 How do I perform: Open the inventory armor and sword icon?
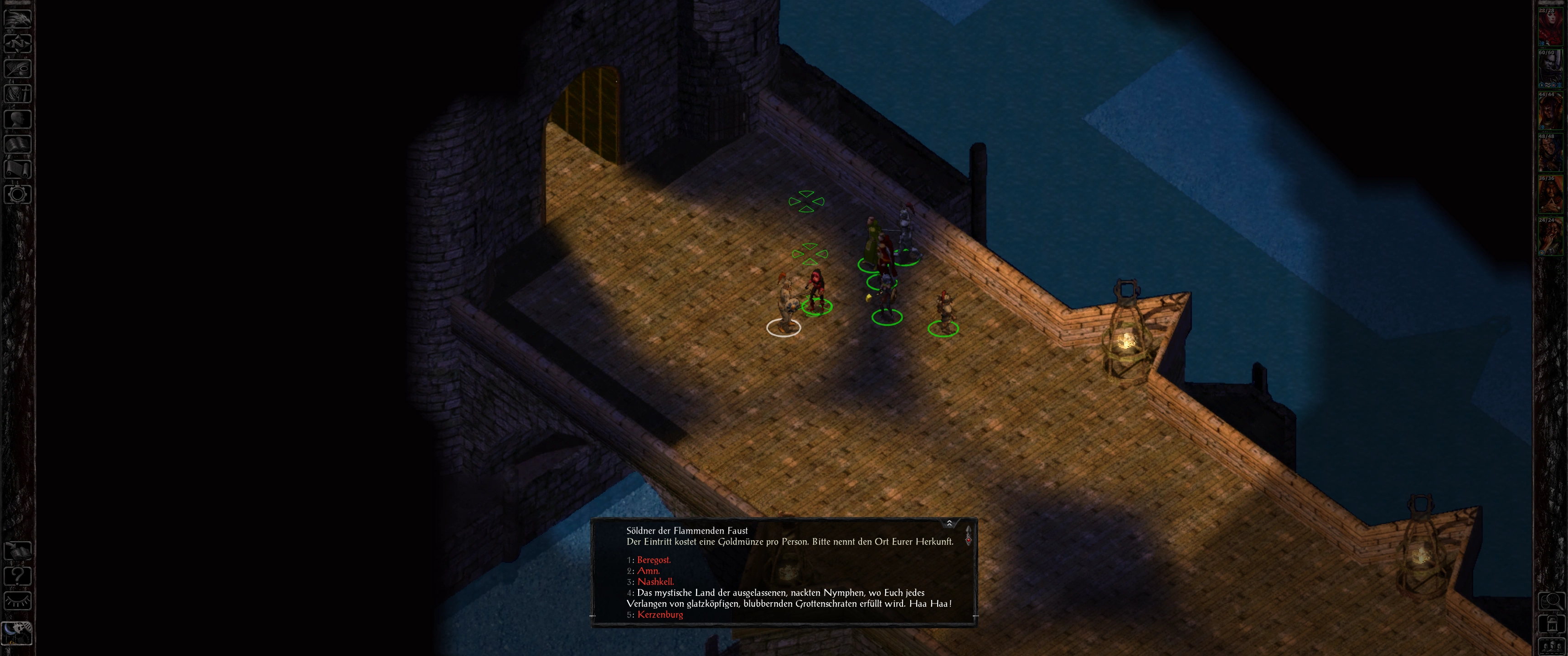18,94
